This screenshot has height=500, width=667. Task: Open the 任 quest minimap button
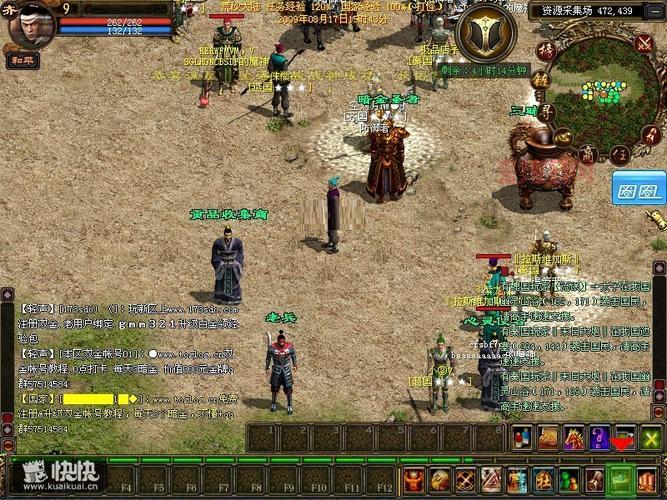click(621, 153)
